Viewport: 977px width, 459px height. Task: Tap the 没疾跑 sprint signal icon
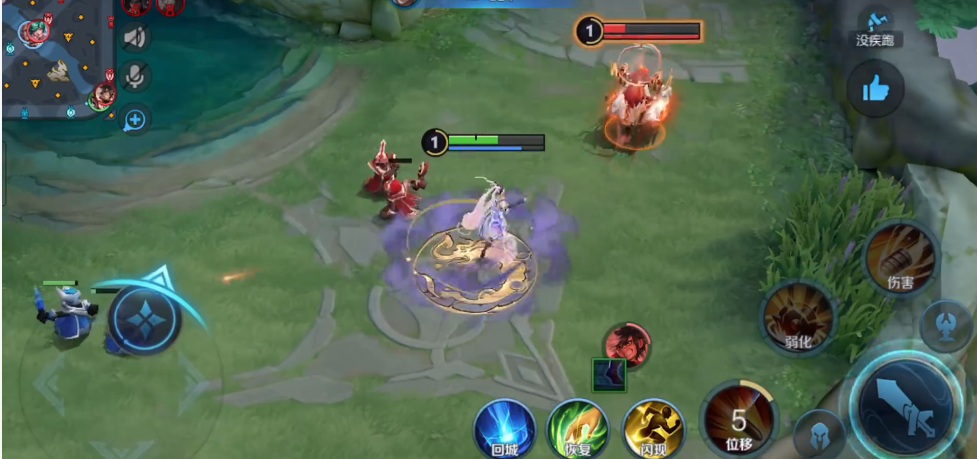pos(878,27)
